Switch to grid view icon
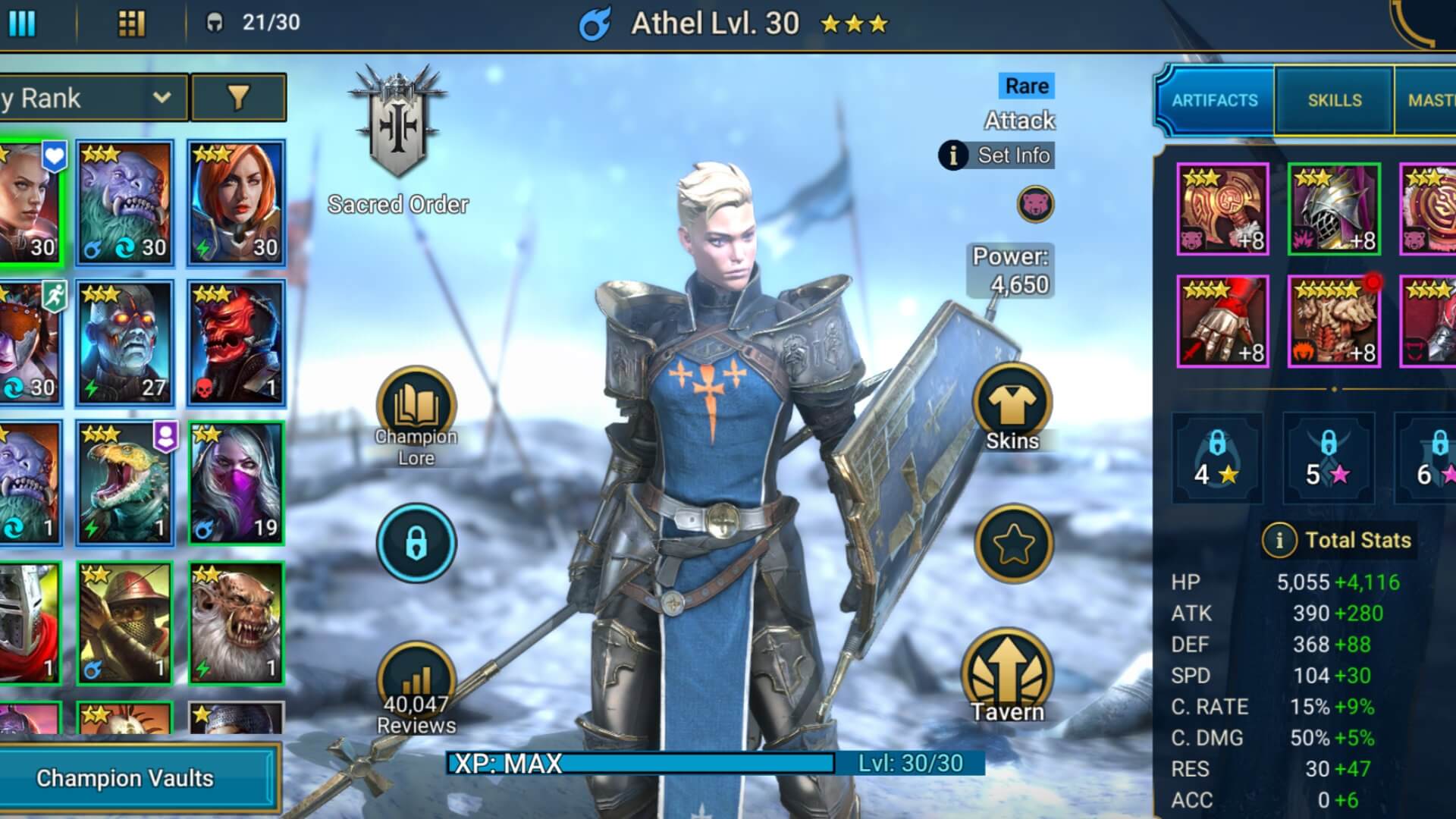The height and width of the screenshot is (819, 1456). (x=131, y=24)
